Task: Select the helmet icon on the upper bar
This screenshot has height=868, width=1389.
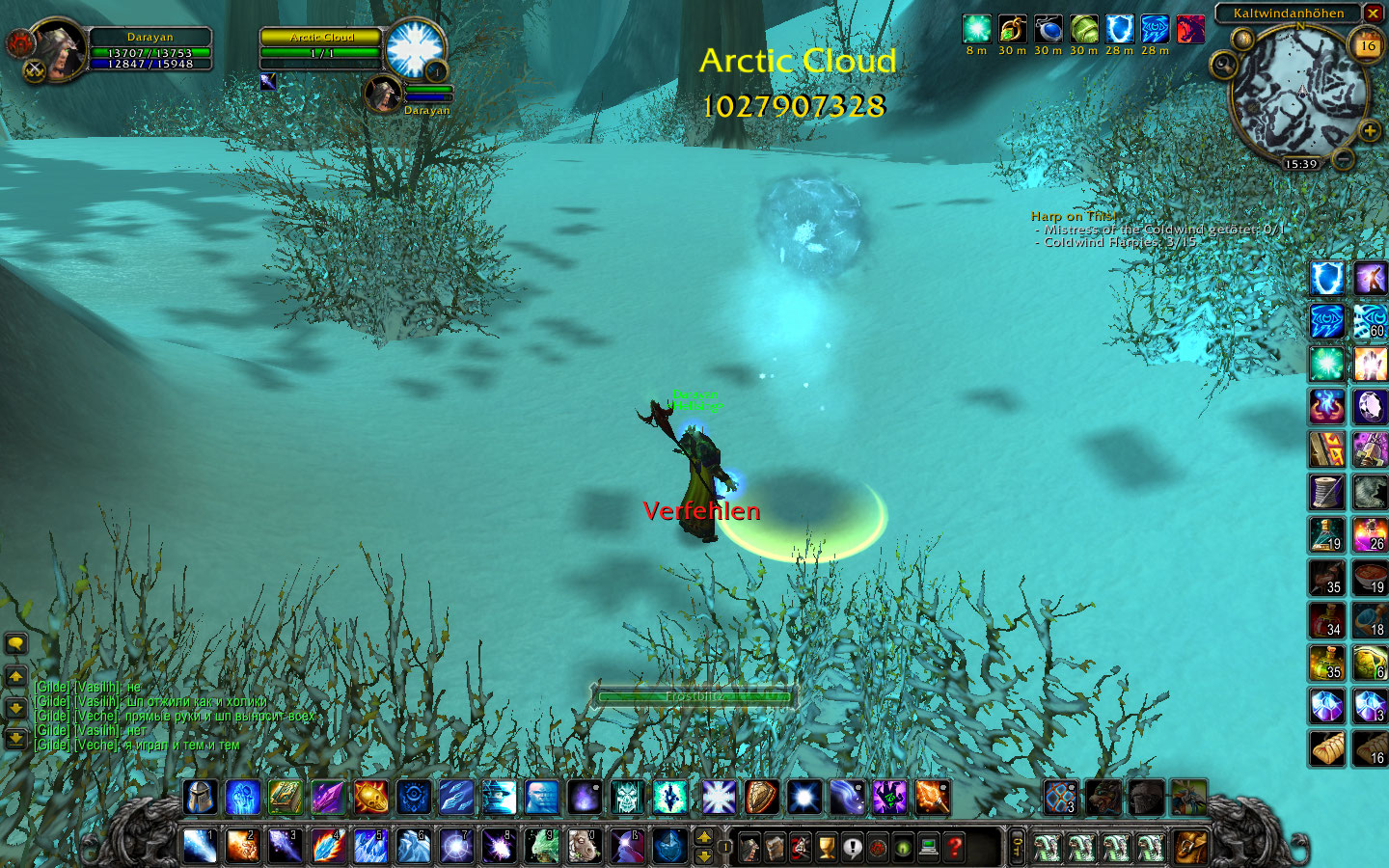Action: pos(200,798)
